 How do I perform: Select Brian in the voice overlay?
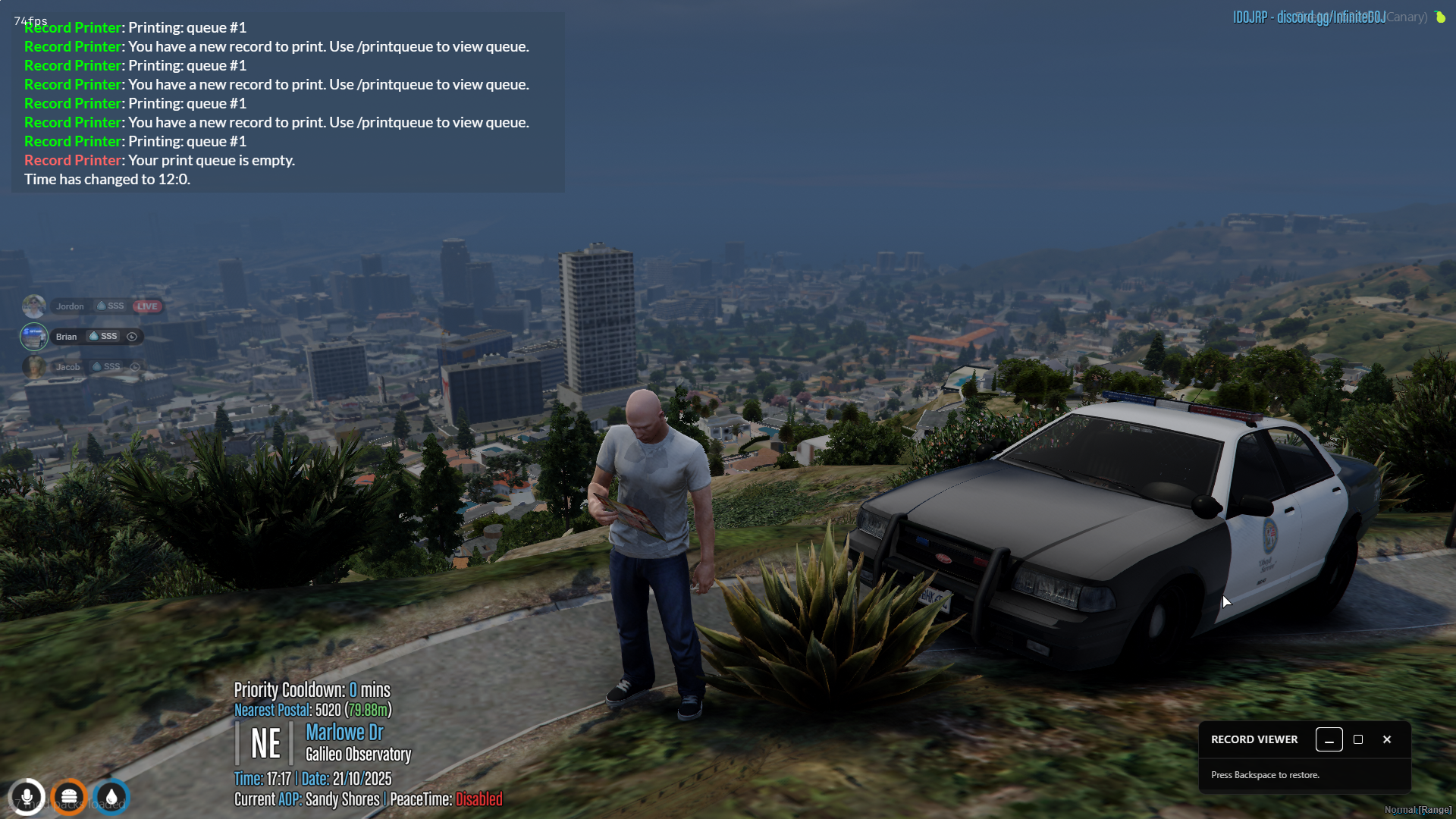[66, 337]
